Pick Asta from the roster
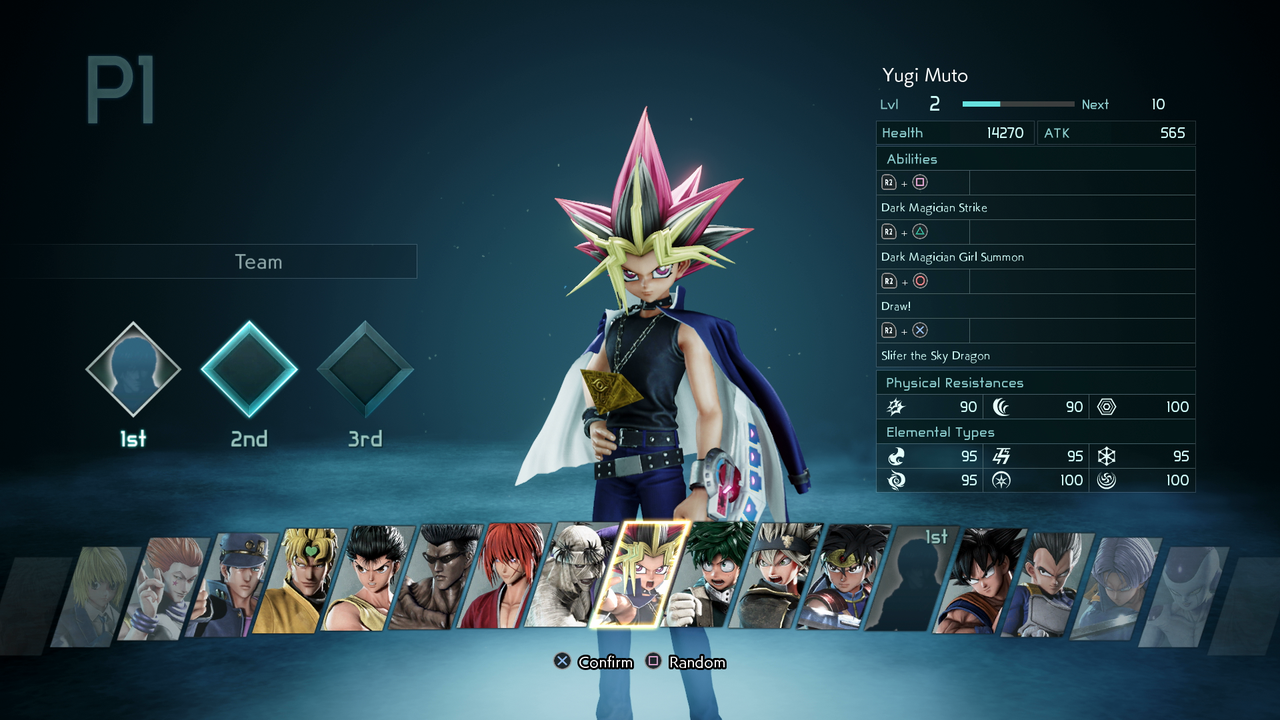The width and height of the screenshot is (1280, 720). point(787,577)
